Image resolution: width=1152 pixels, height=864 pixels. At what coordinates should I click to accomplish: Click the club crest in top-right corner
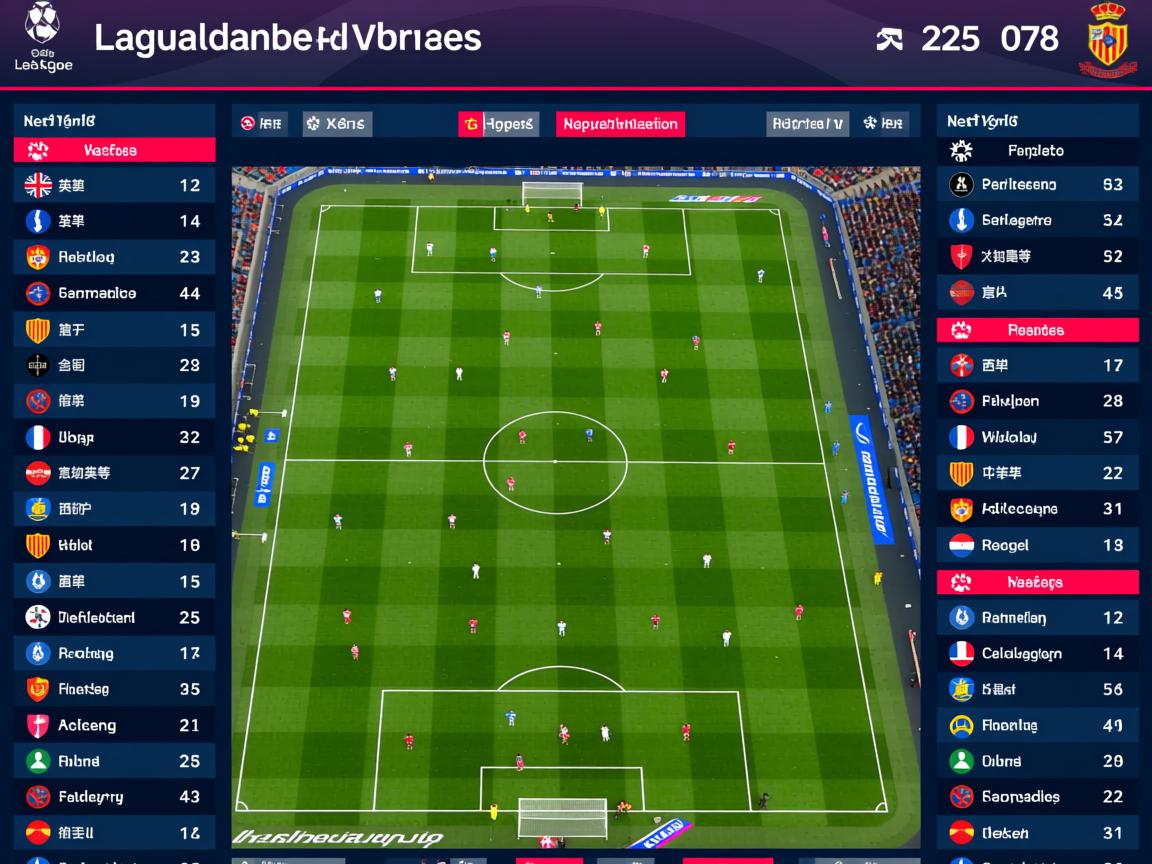pos(1107,40)
